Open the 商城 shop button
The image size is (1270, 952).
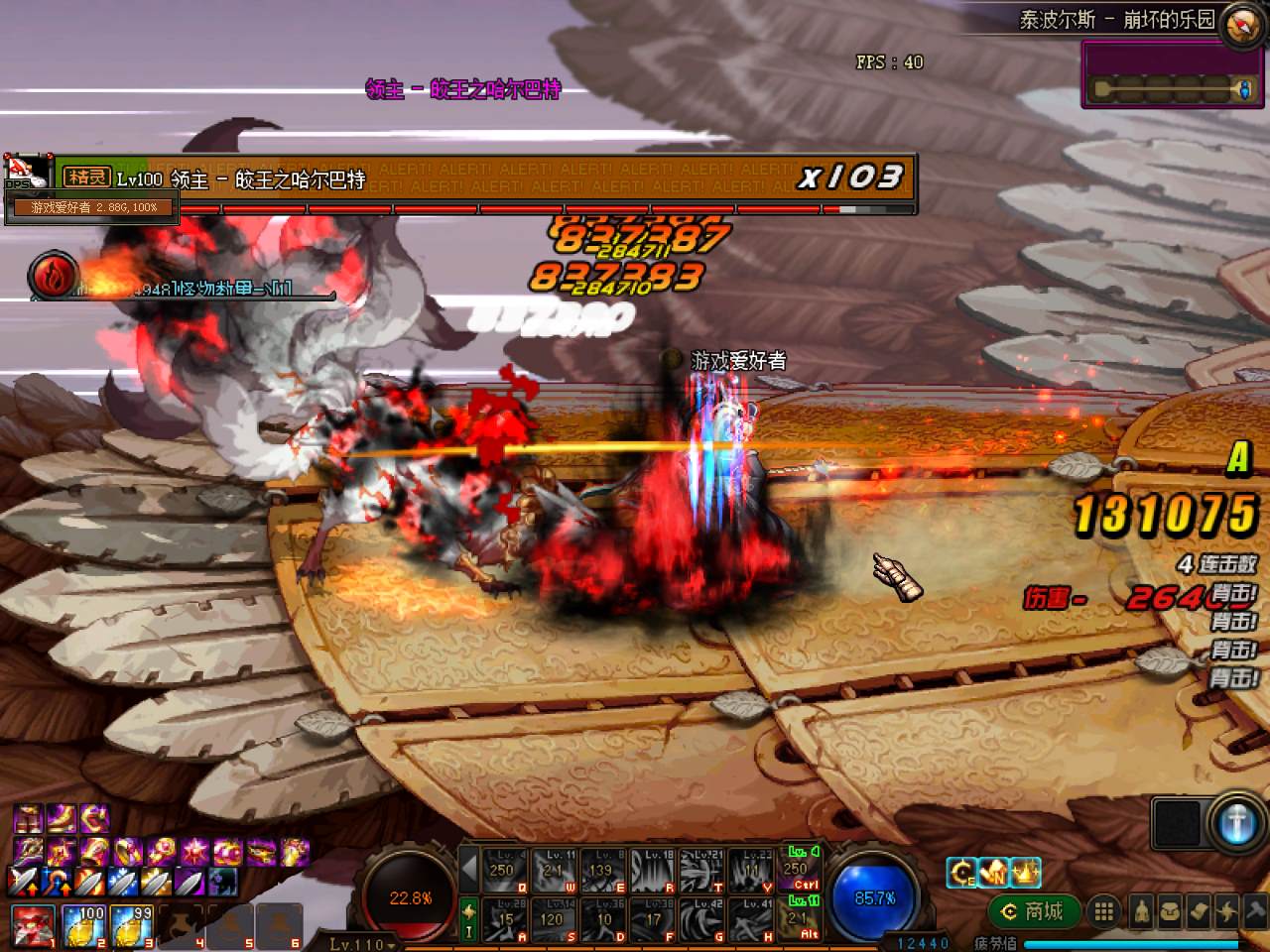(x=1034, y=910)
